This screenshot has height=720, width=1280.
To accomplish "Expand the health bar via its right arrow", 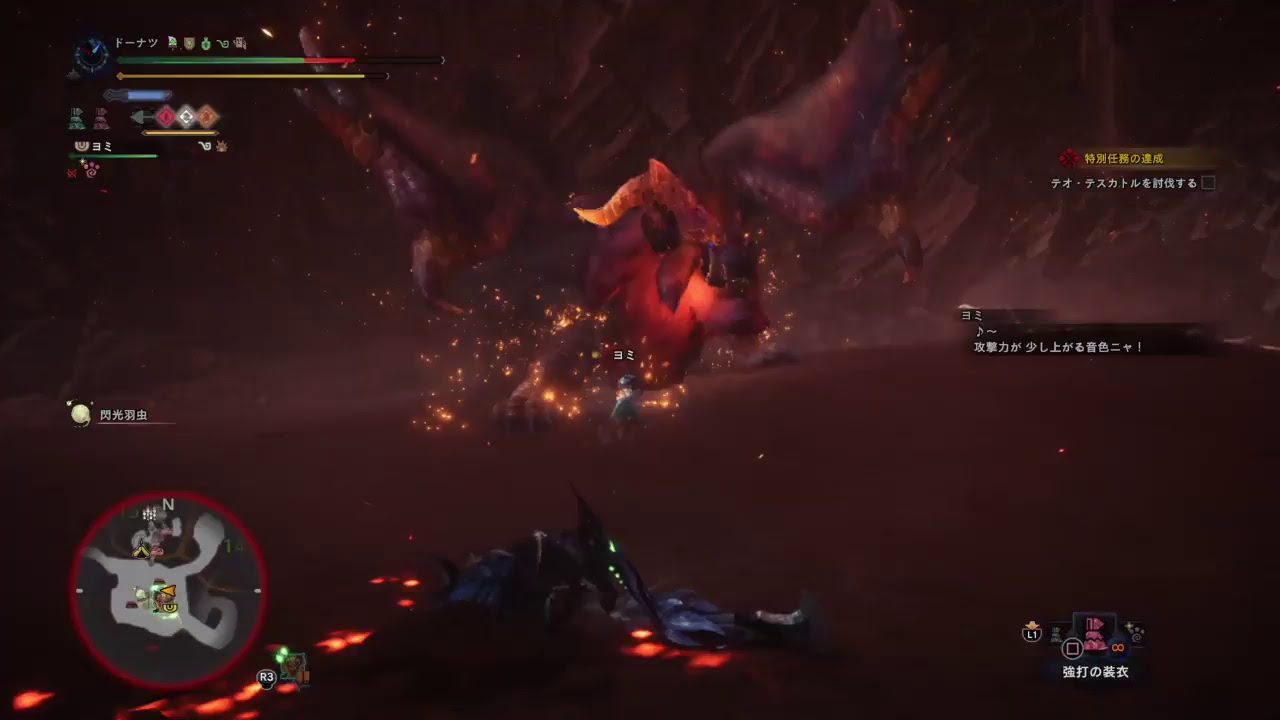I will pyautogui.click(x=443, y=59).
